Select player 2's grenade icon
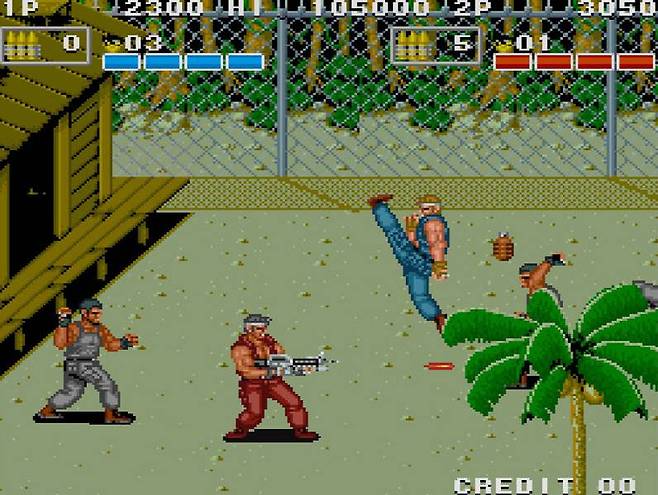658x495 pixels. 504,43
